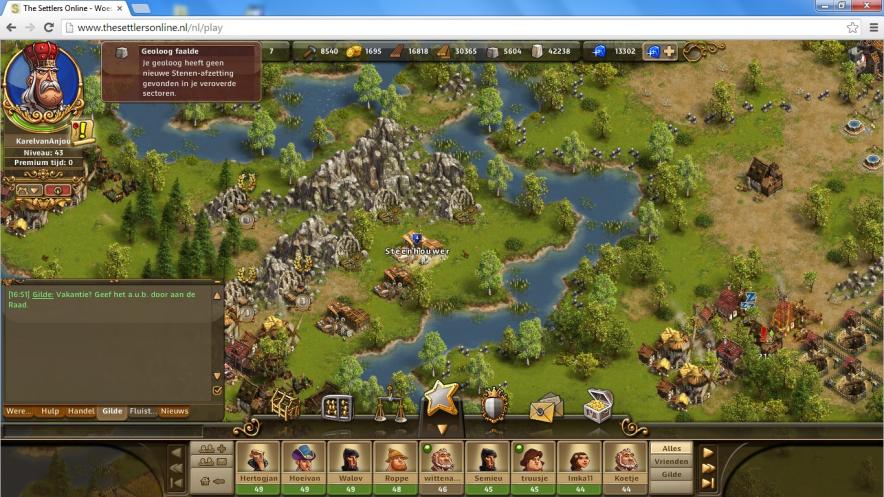Viewport: 884px width, 497px height.
Task: Open the Geoloog faalde notification
Action: pyautogui.click(x=181, y=72)
